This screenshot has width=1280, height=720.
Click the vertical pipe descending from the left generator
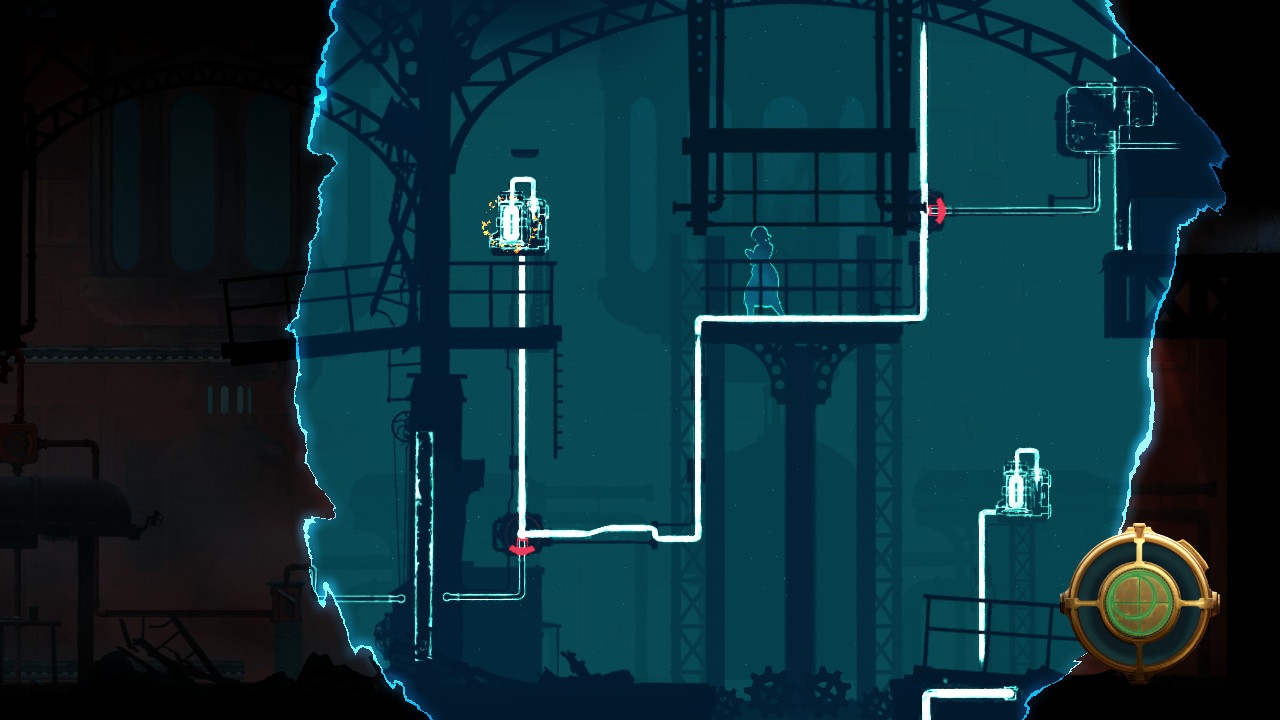coord(519,400)
